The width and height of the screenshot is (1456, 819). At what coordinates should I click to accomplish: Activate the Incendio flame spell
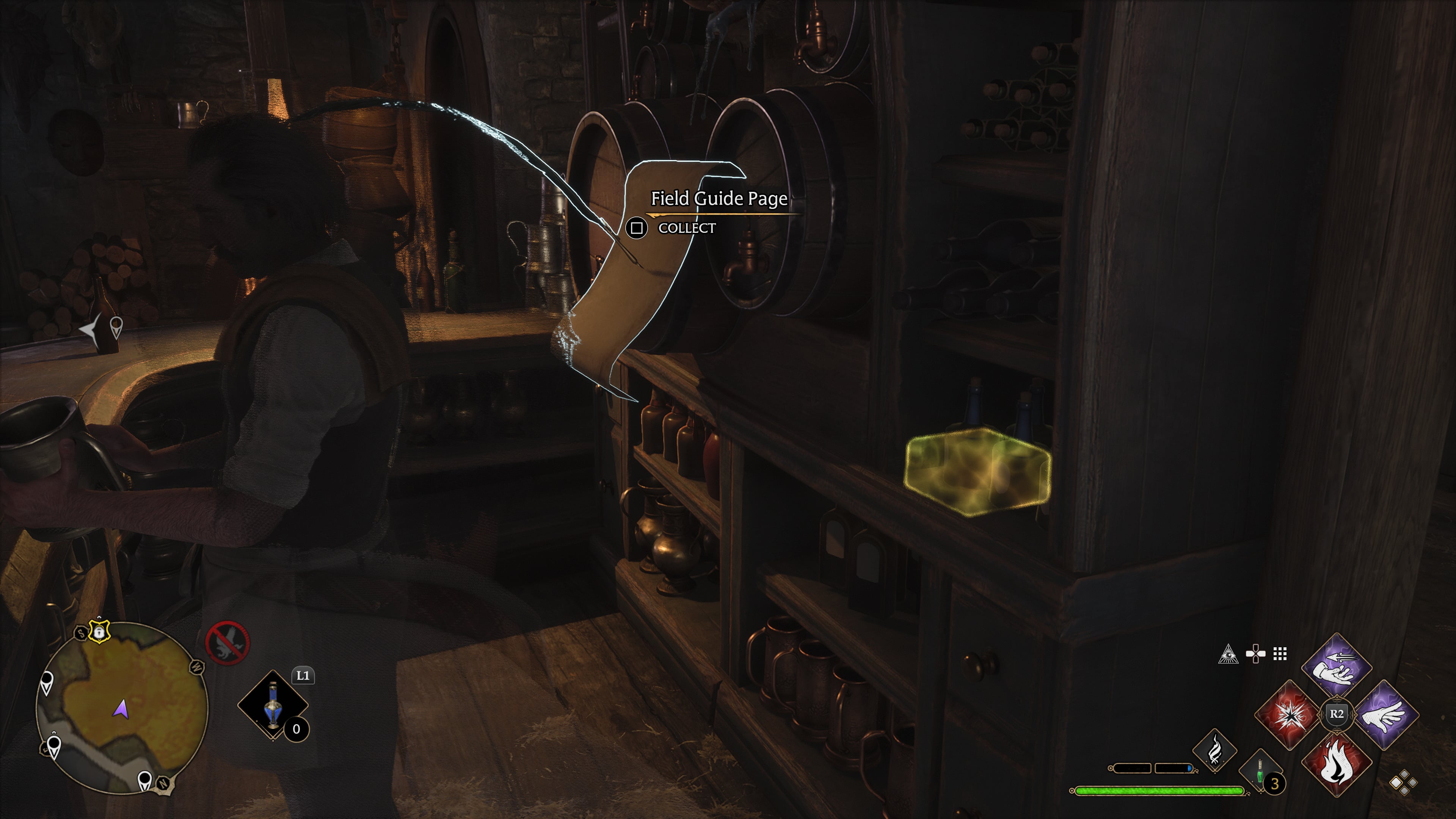[x=1337, y=763]
